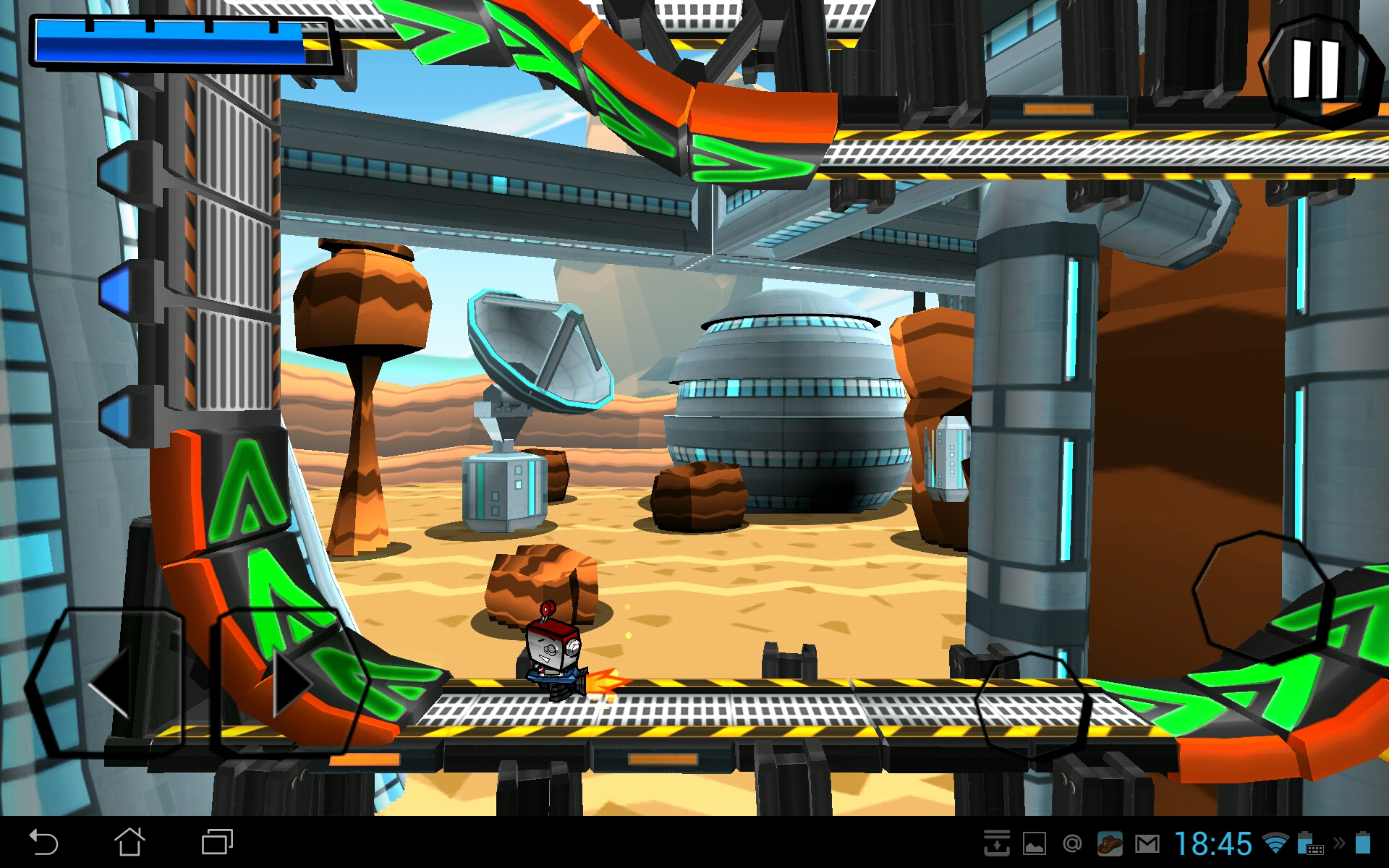1389x868 pixels.
Task: Open the Android home screen
Action: click(x=130, y=843)
